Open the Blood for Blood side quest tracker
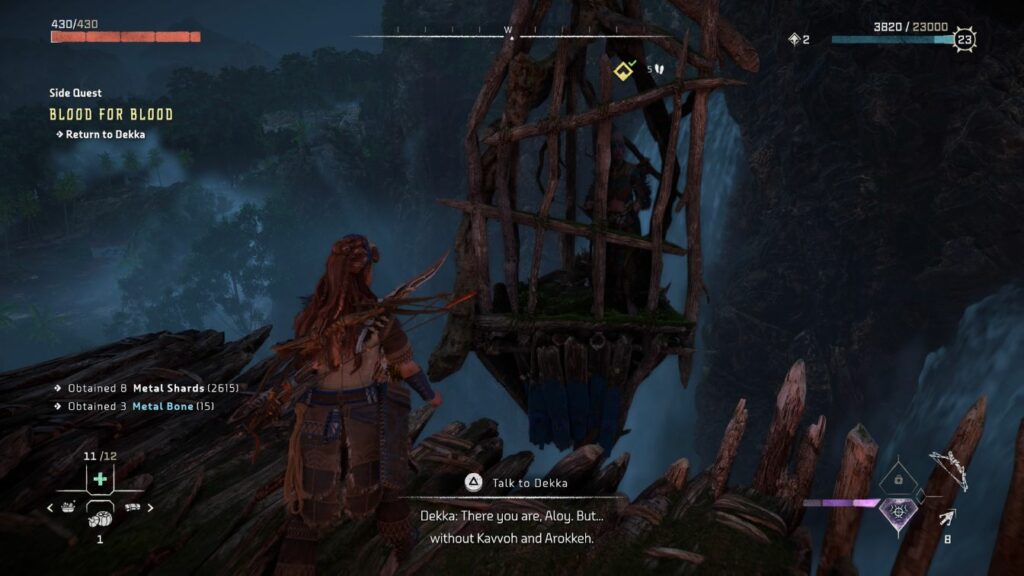The width and height of the screenshot is (1024, 576). coord(111,114)
